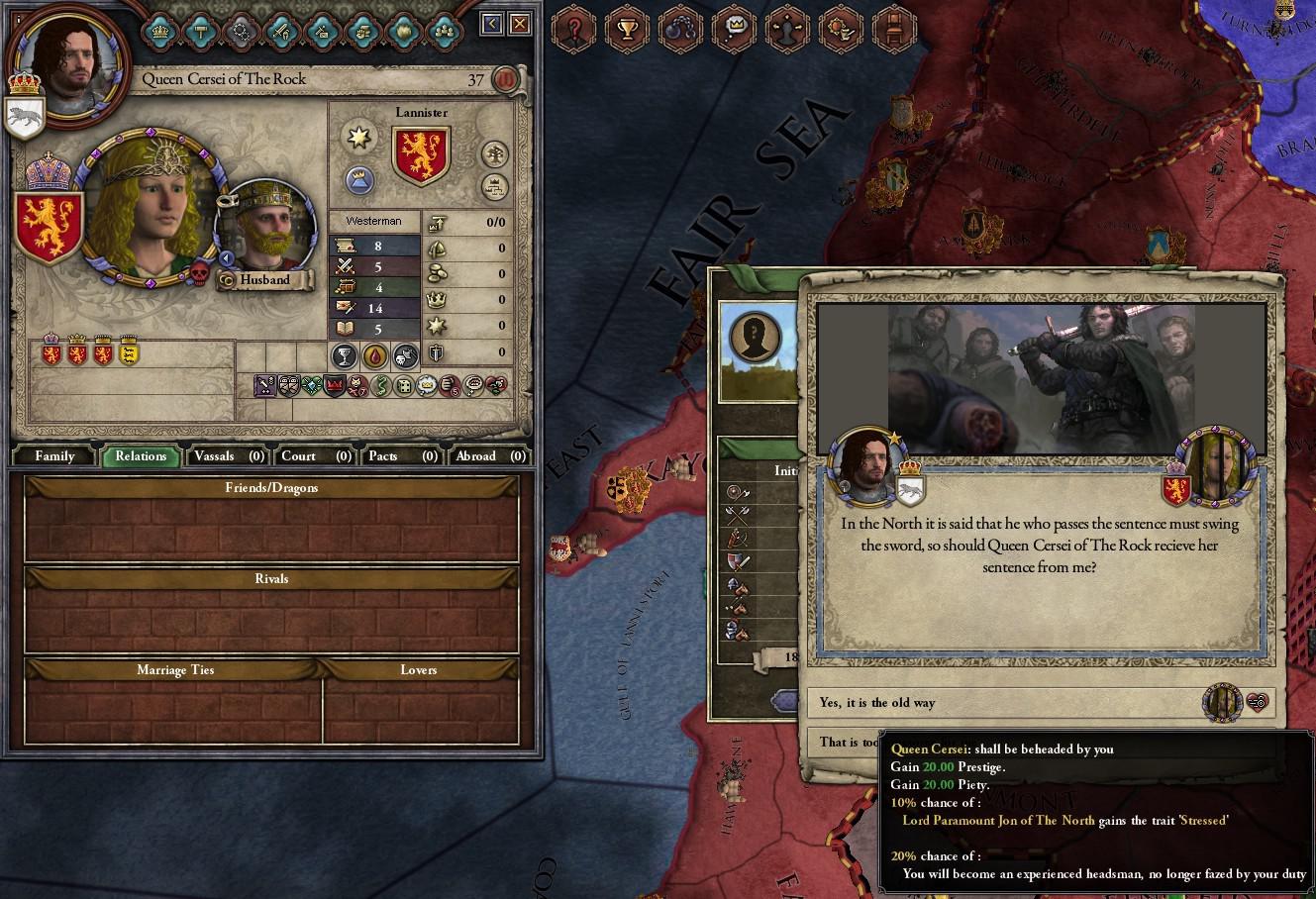View the Abroad tab
1316x899 pixels.
point(488,456)
